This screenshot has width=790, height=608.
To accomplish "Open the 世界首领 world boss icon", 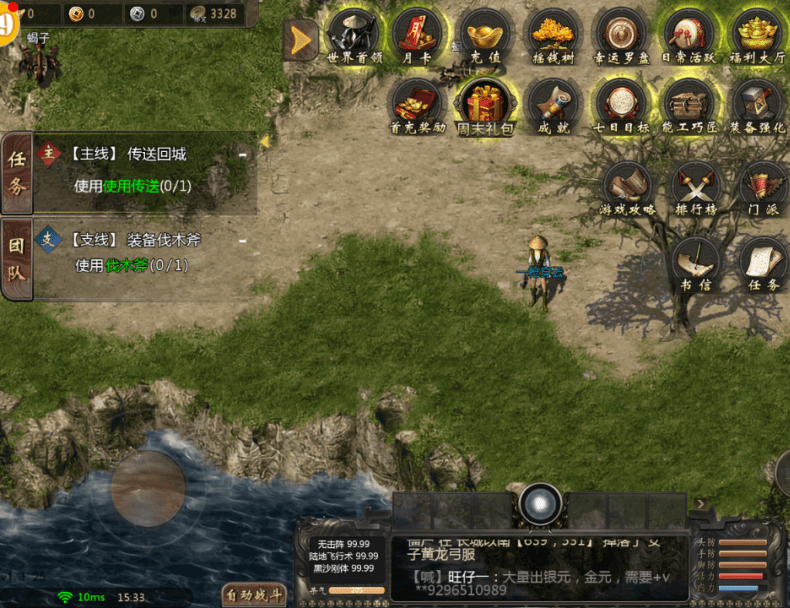I will 354,35.
